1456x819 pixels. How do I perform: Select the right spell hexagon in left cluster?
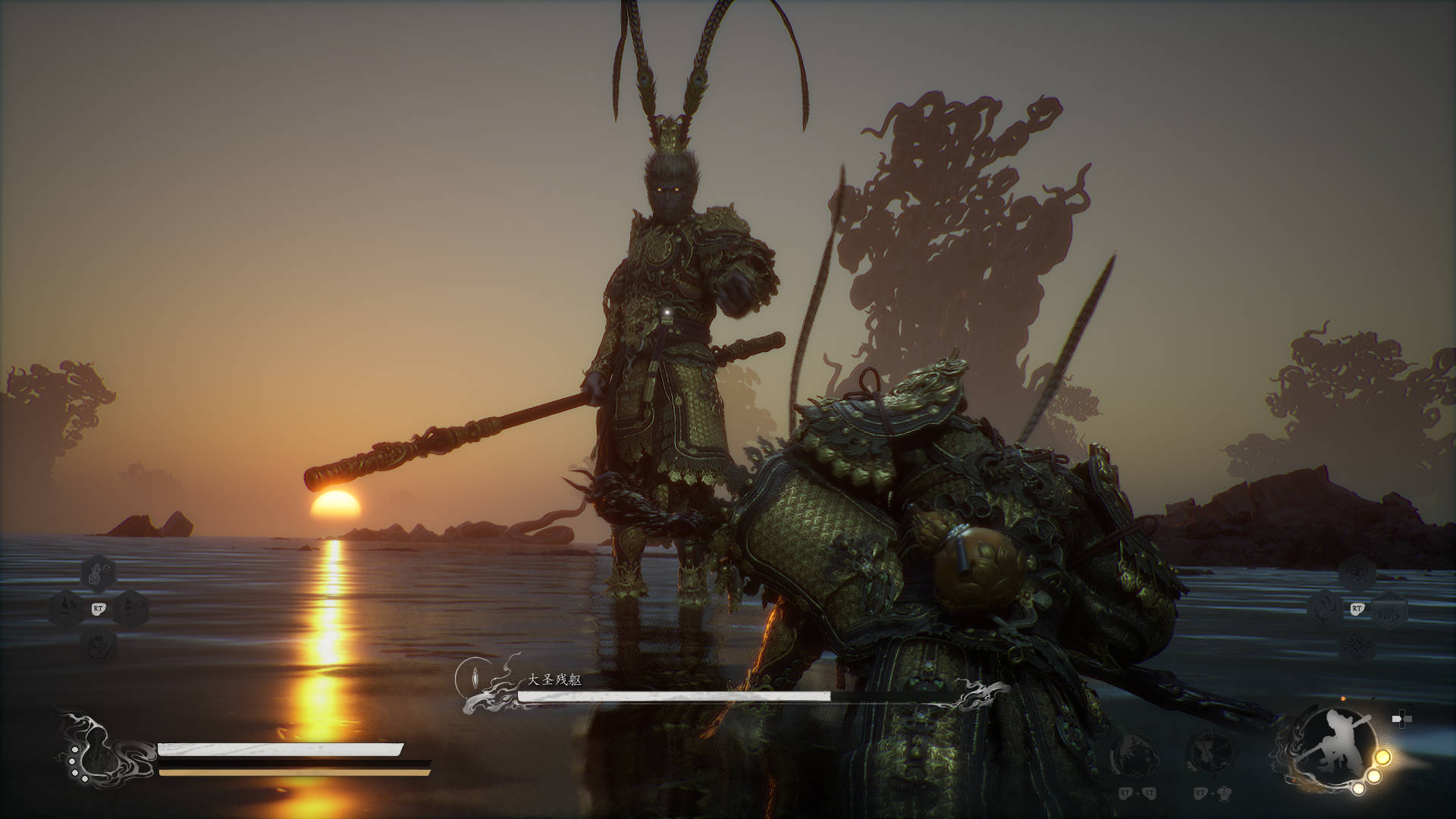(x=130, y=608)
